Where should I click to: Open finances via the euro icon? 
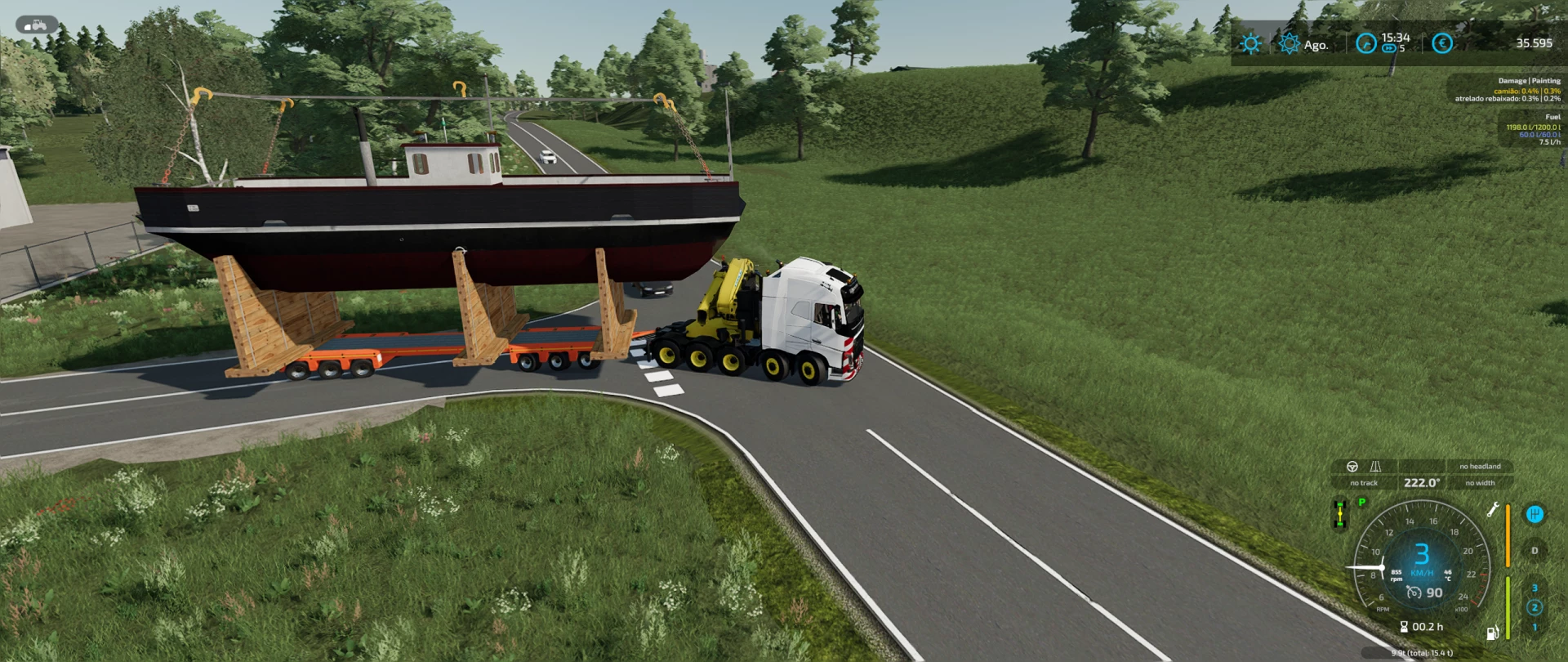coord(1442,43)
